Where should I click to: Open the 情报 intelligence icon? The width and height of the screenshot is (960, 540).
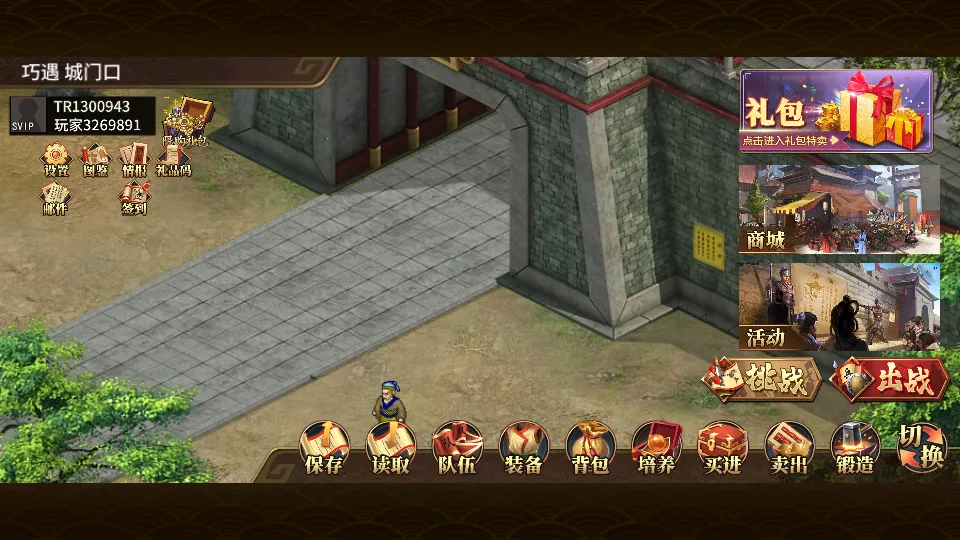pyautogui.click(x=134, y=160)
